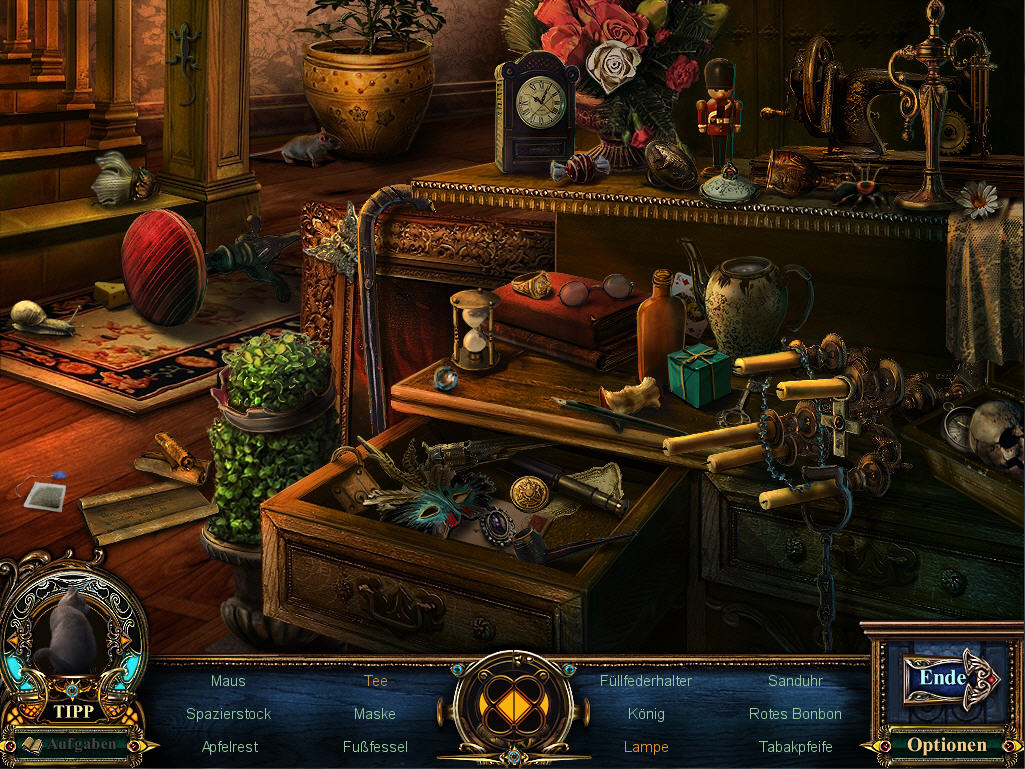Select Spazierstock in the object list
The height and width of the screenshot is (769, 1025).
point(228,714)
